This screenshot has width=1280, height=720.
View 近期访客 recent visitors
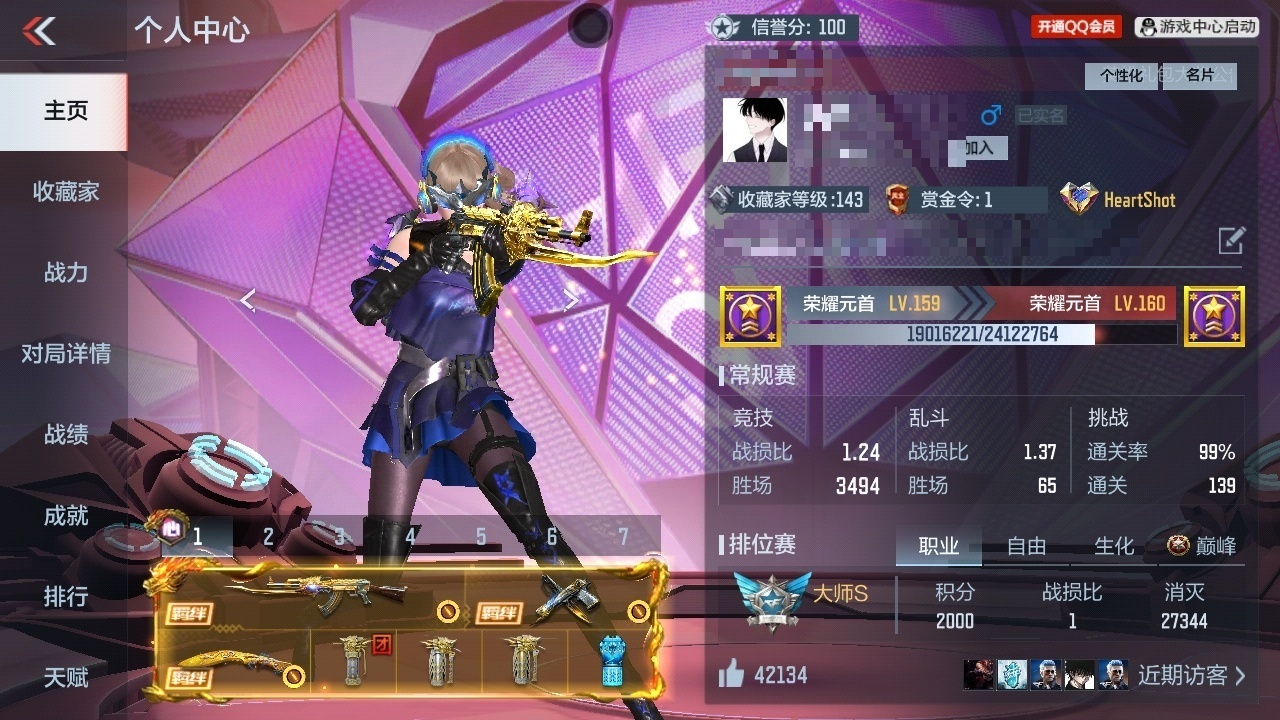click(x=1191, y=675)
